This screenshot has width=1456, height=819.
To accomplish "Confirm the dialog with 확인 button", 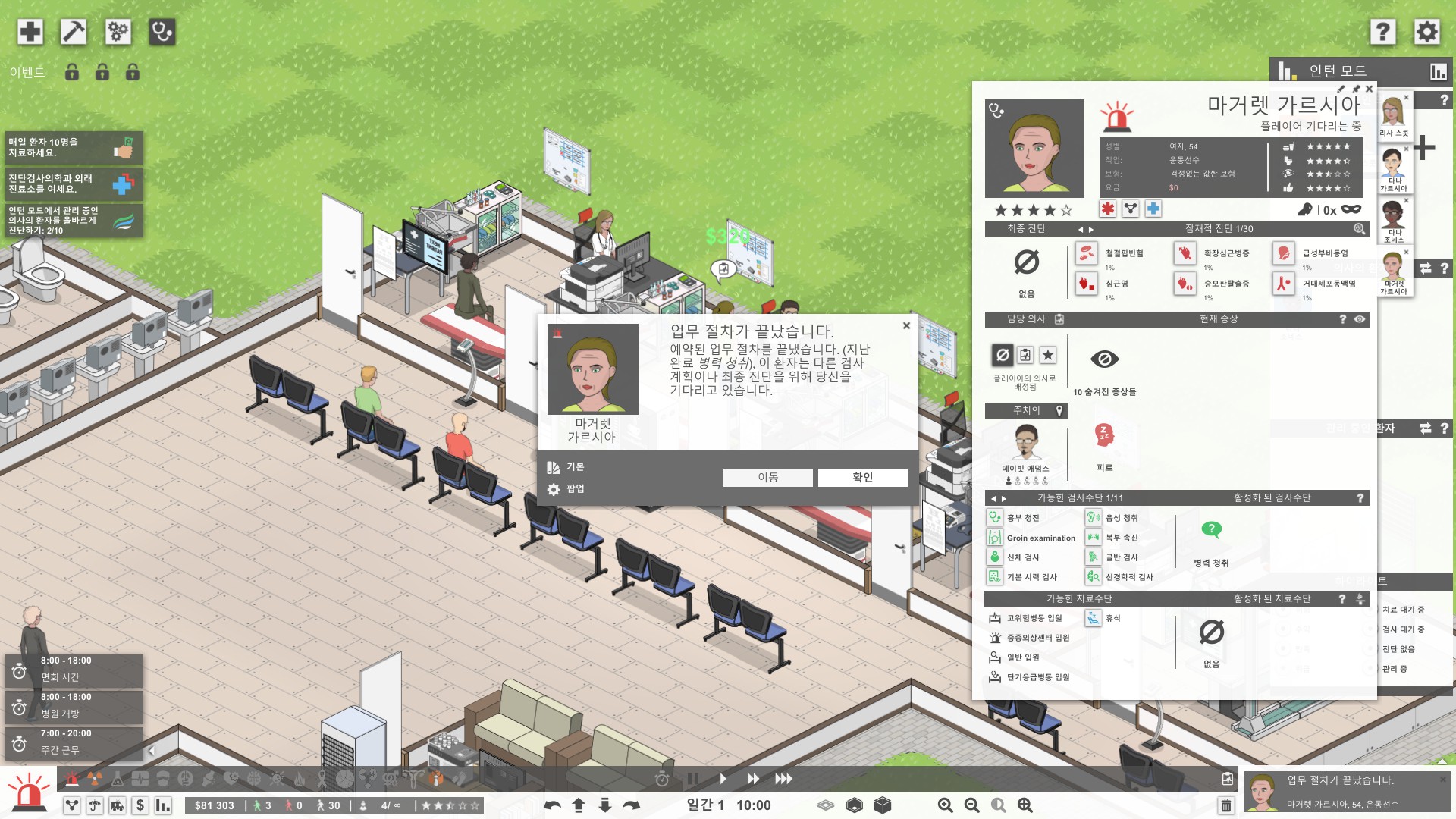I will [x=862, y=477].
